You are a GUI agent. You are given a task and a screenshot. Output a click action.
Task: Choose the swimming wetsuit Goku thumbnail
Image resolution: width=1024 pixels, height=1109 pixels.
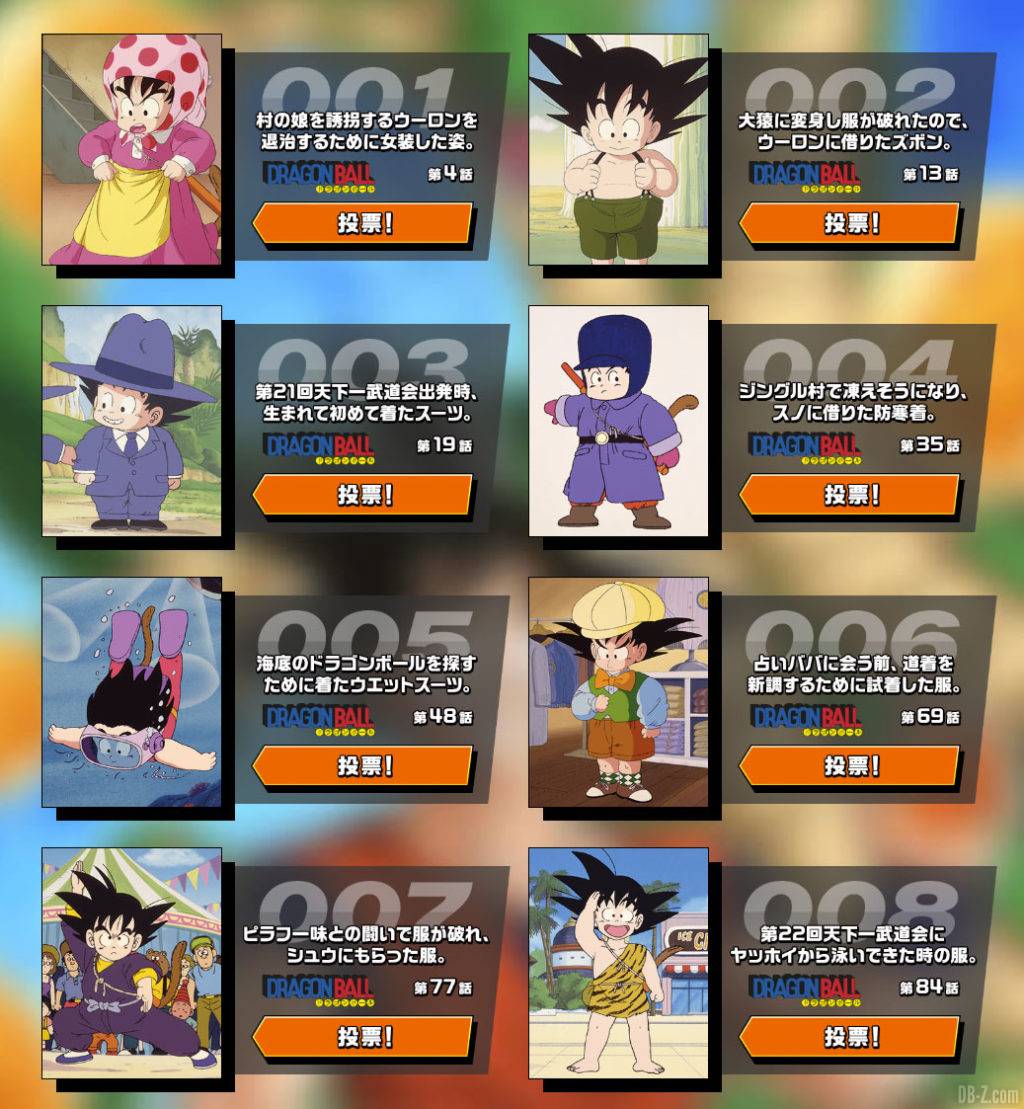pos(131,692)
